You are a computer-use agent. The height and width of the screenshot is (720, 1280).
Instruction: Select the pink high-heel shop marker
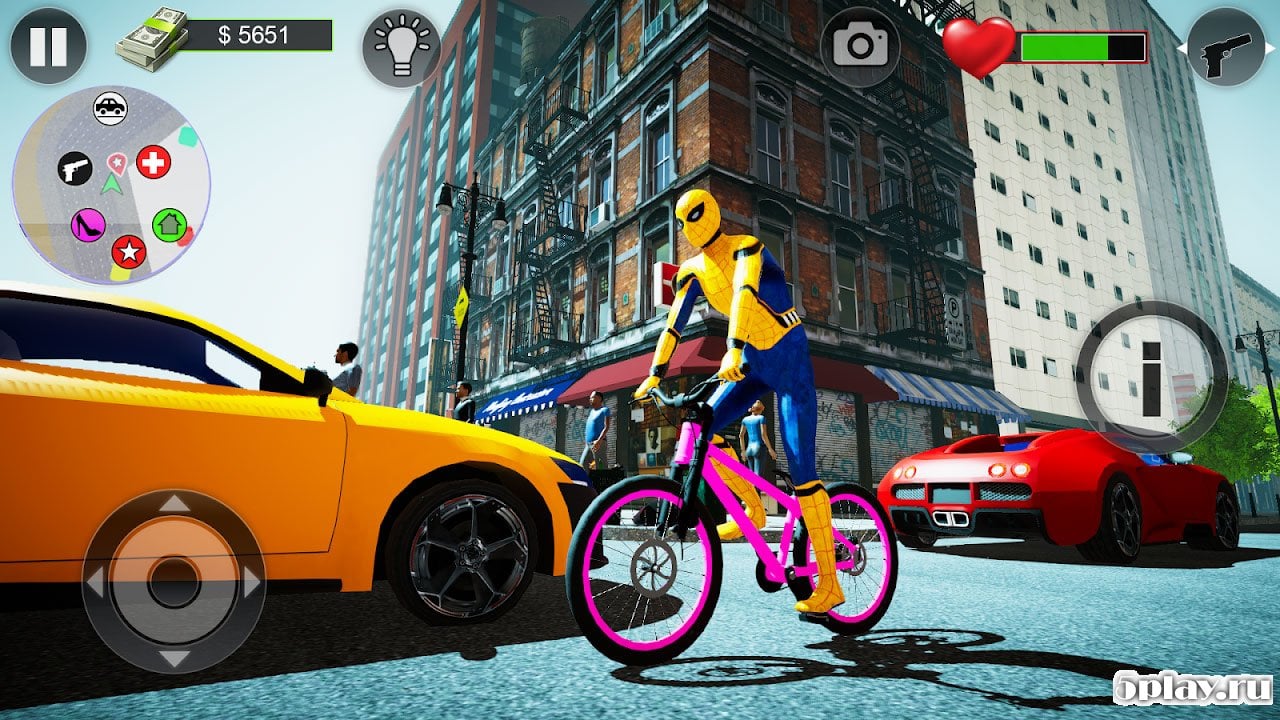[88, 224]
